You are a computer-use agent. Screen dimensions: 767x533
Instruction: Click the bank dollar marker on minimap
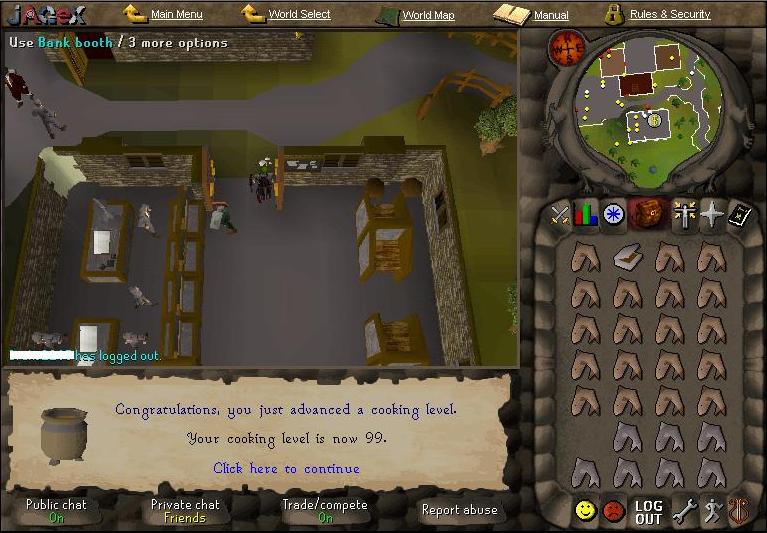[x=654, y=120]
